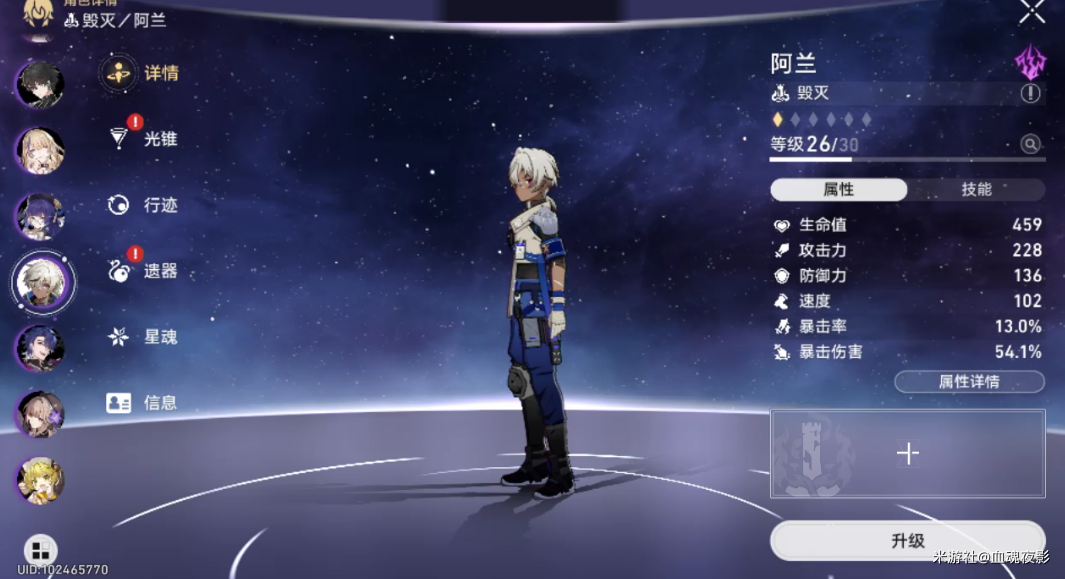1065x579 pixels.
Task: Select the purple-haired portrait above Arlan
Action: click(x=40, y=216)
